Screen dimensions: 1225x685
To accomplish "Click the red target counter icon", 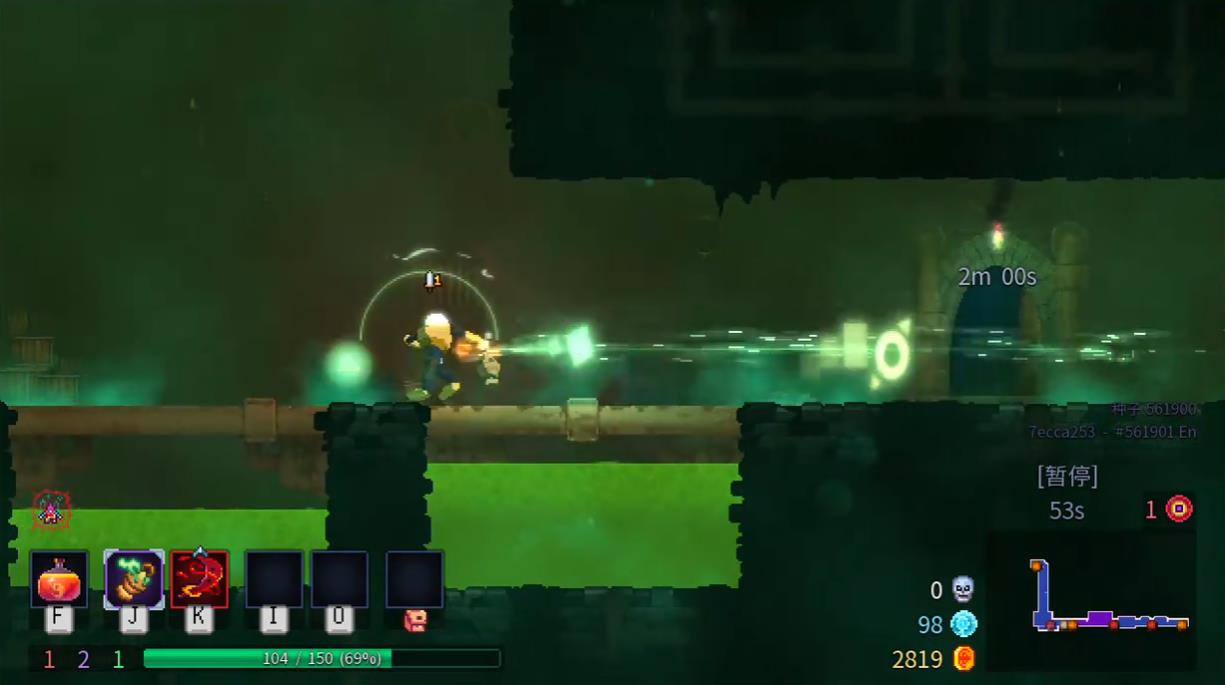I will [1180, 509].
